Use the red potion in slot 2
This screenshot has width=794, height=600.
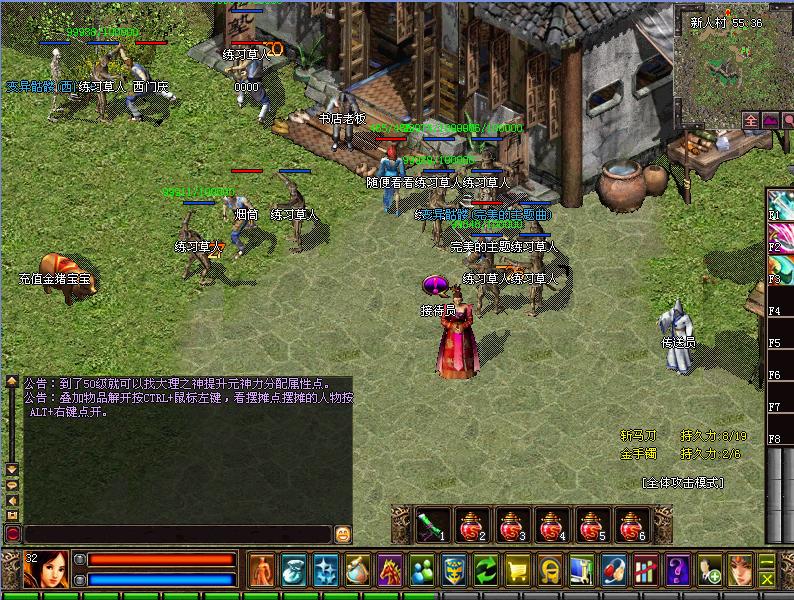472,524
